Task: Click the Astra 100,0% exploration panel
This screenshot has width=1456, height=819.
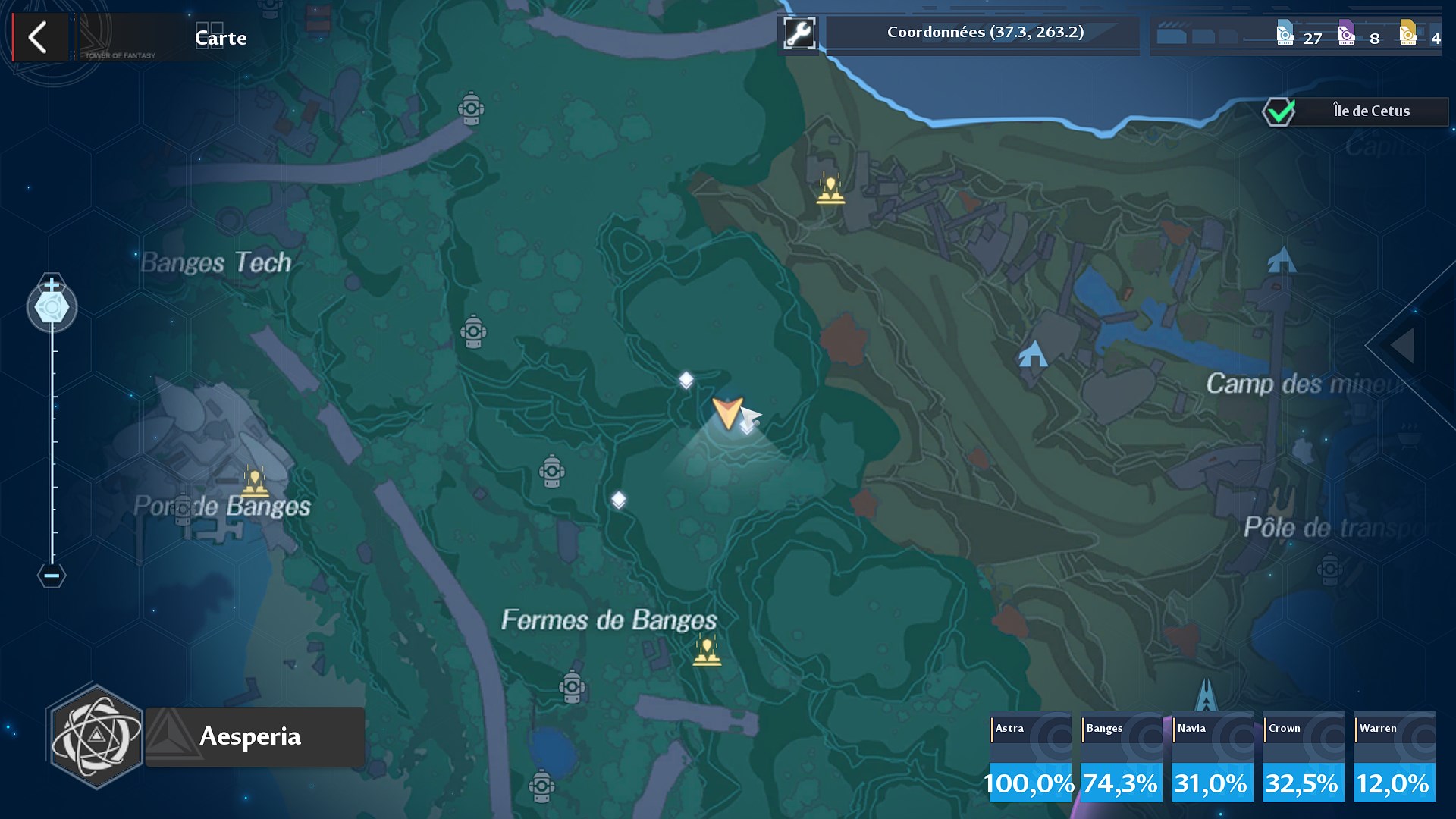Action: [1029, 758]
